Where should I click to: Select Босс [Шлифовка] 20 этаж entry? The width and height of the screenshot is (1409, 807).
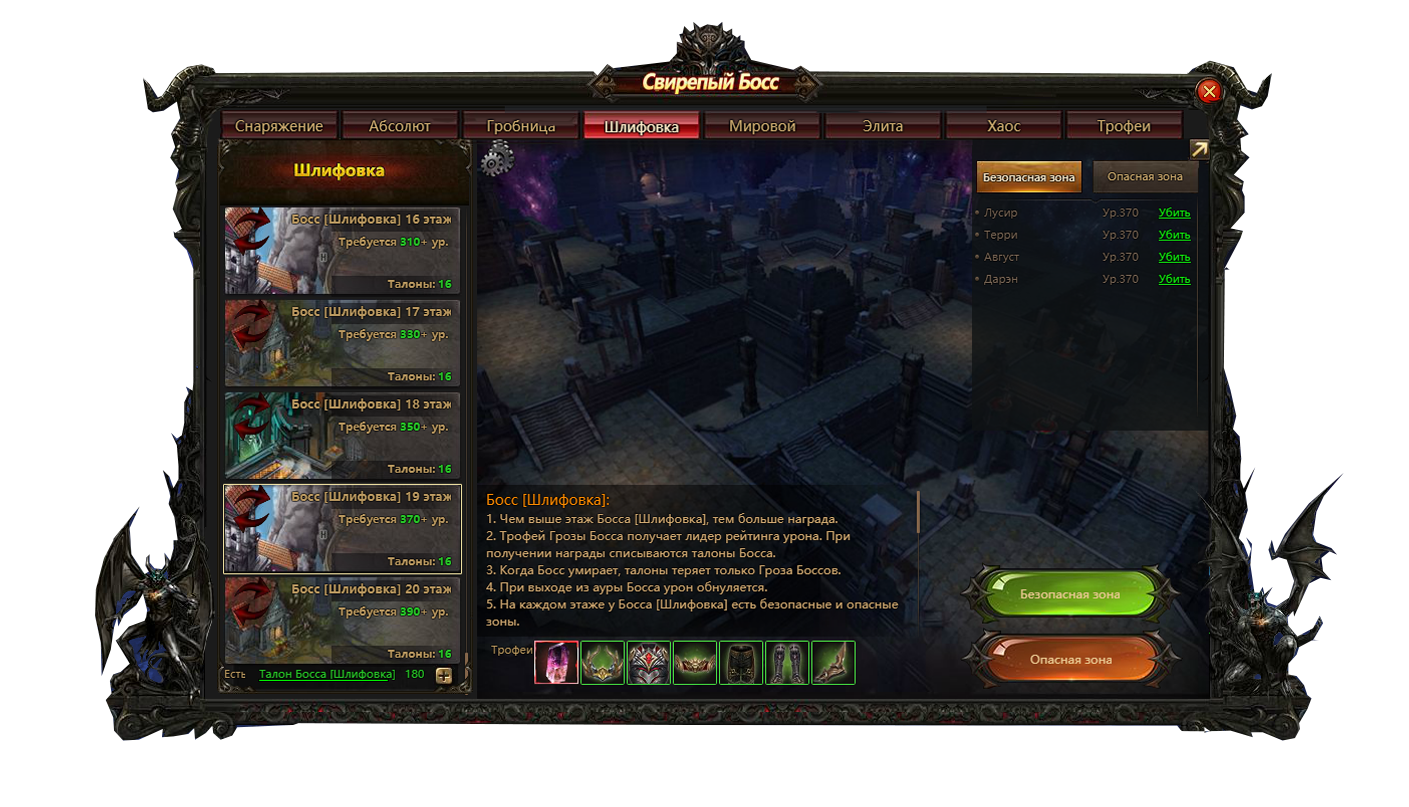(x=342, y=620)
